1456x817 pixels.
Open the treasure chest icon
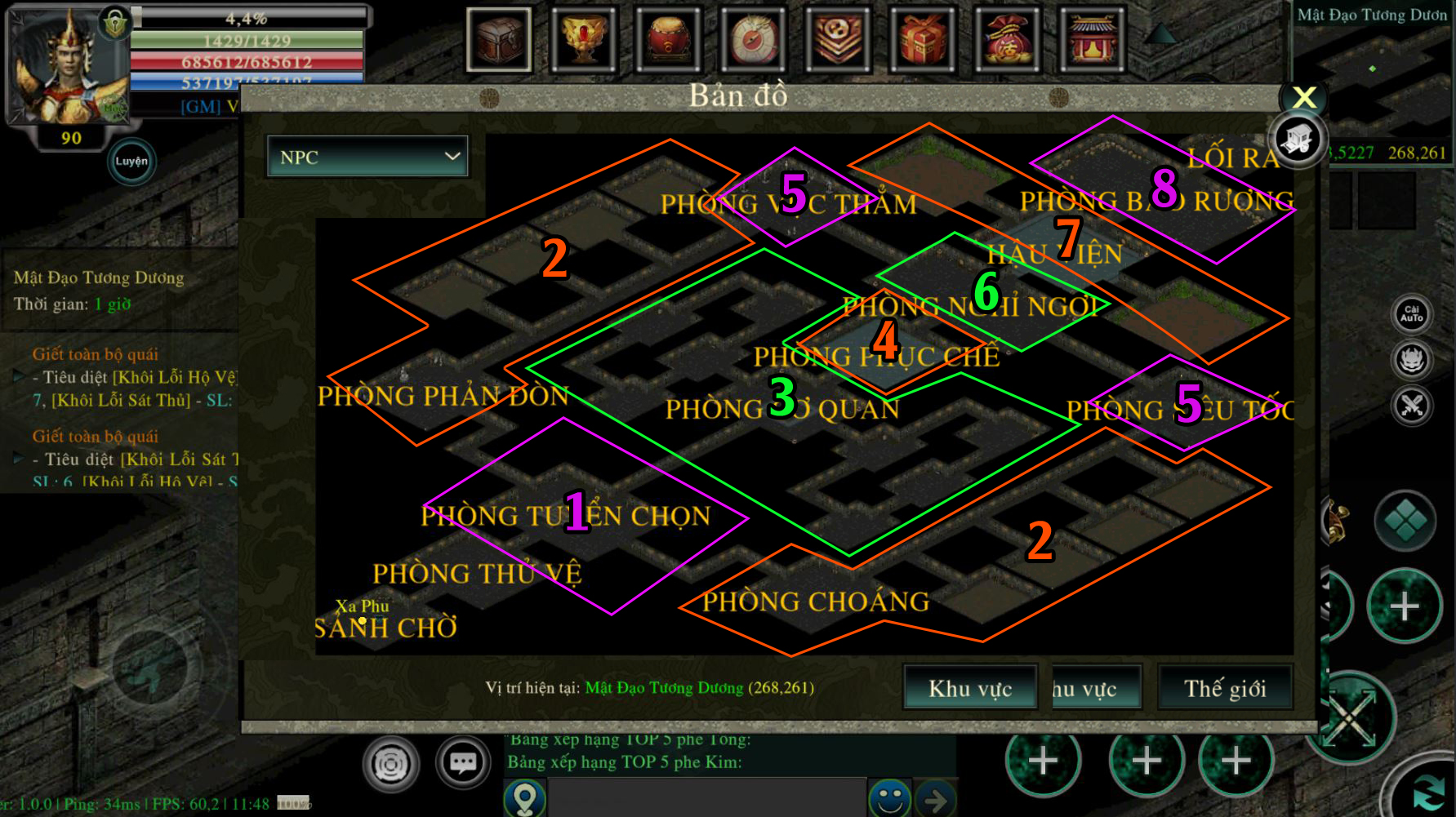[499, 39]
